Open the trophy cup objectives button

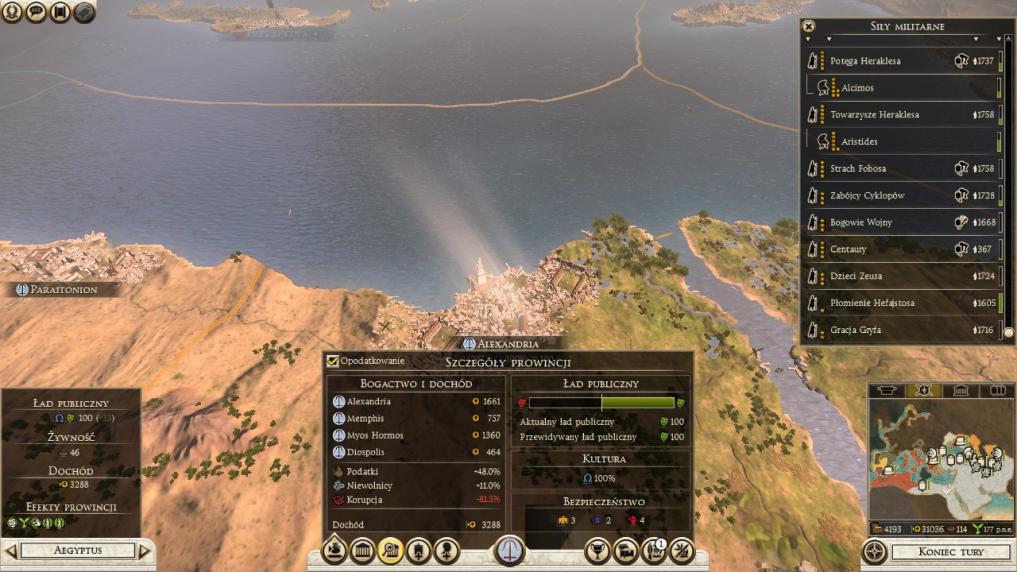coord(598,550)
